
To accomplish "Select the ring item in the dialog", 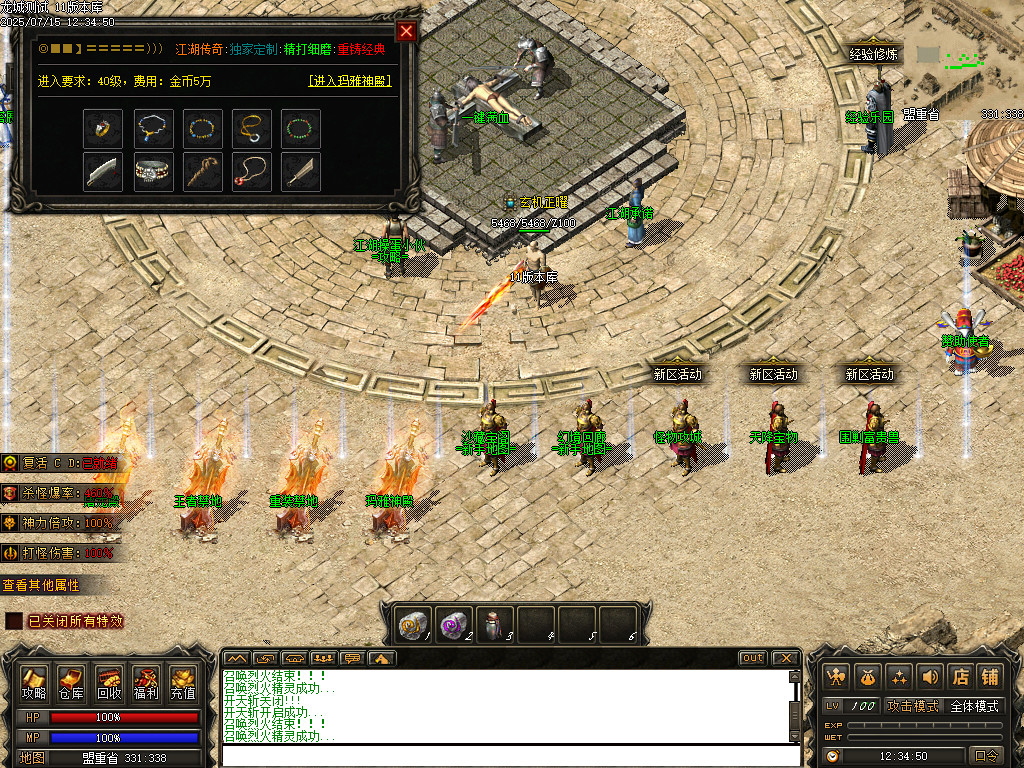I will pyautogui.click(x=104, y=128).
